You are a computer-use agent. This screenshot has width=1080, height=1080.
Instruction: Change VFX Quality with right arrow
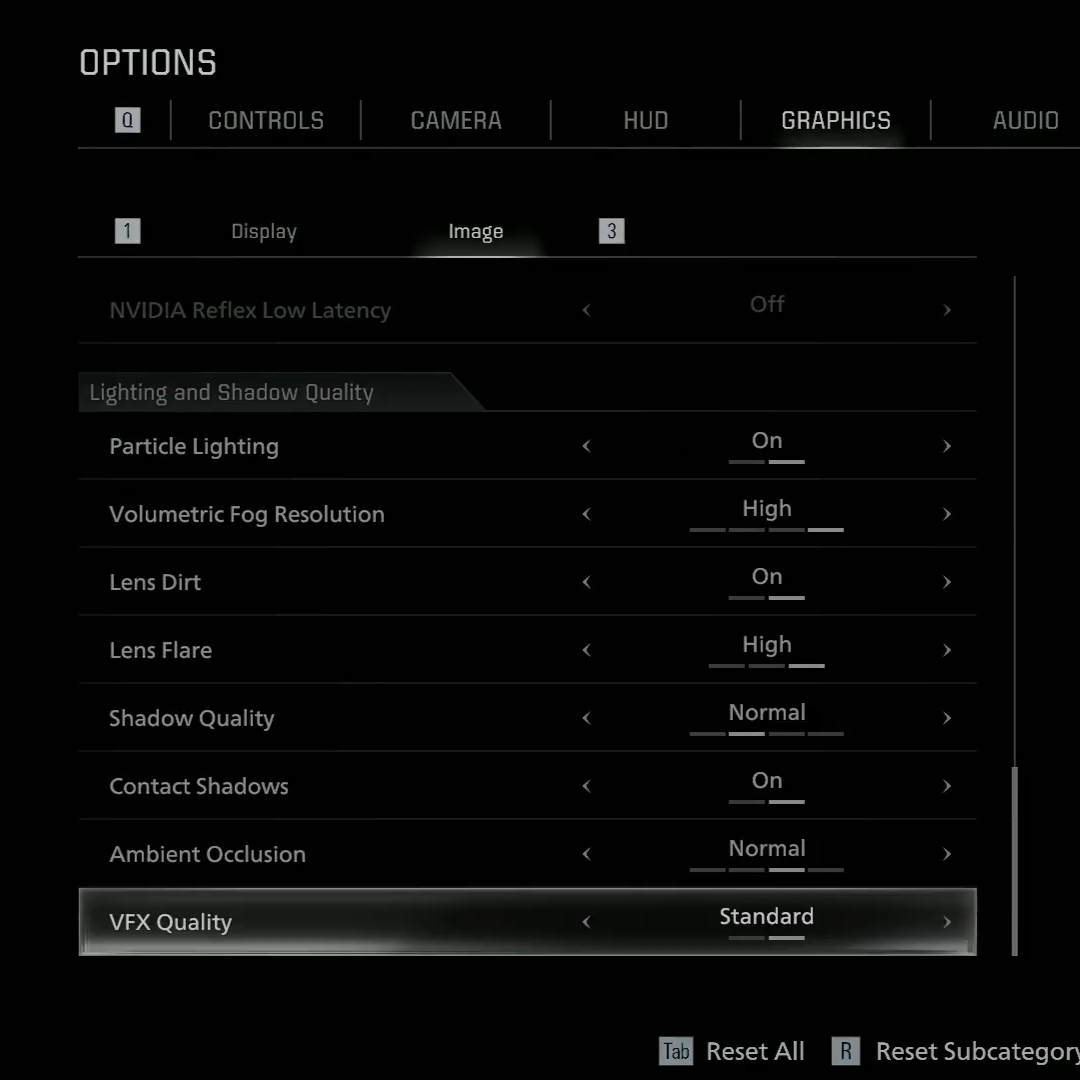946,922
